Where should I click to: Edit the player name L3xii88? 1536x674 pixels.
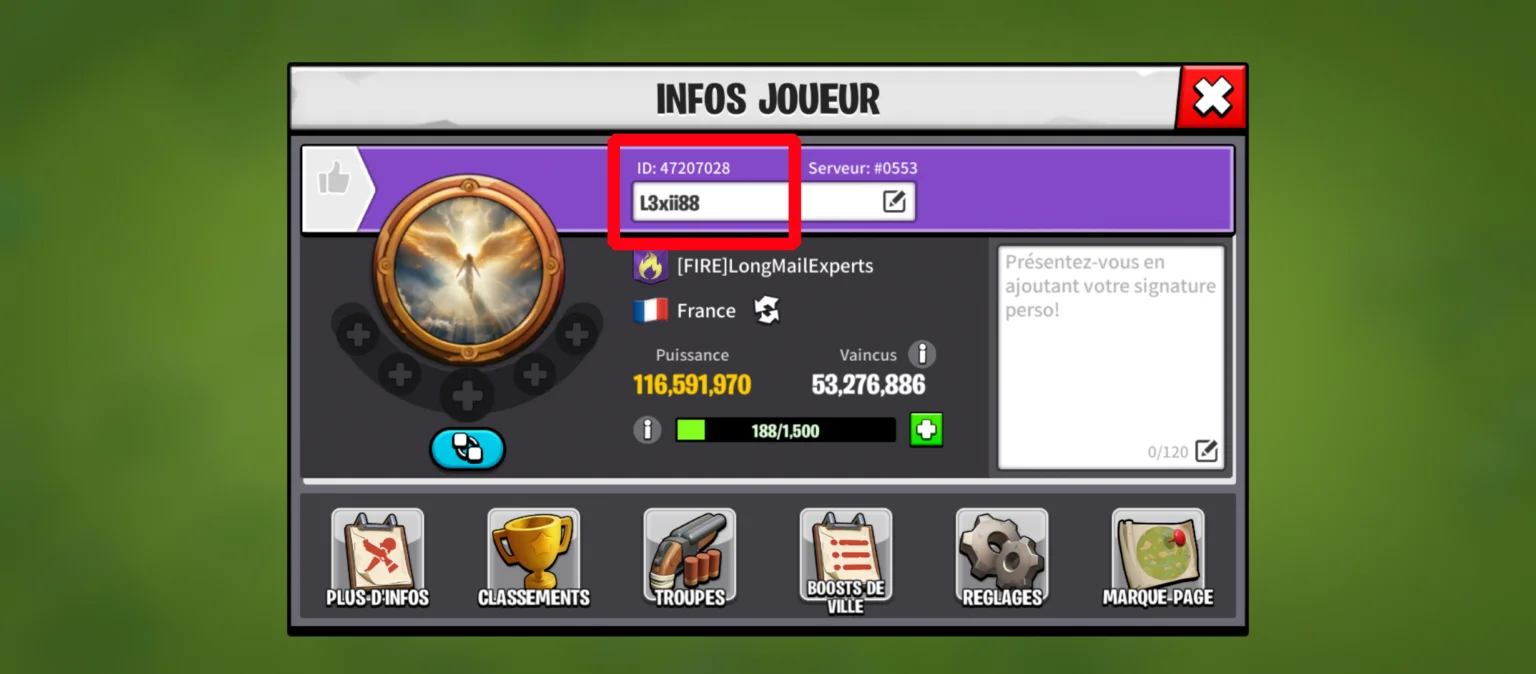pos(894,202)
